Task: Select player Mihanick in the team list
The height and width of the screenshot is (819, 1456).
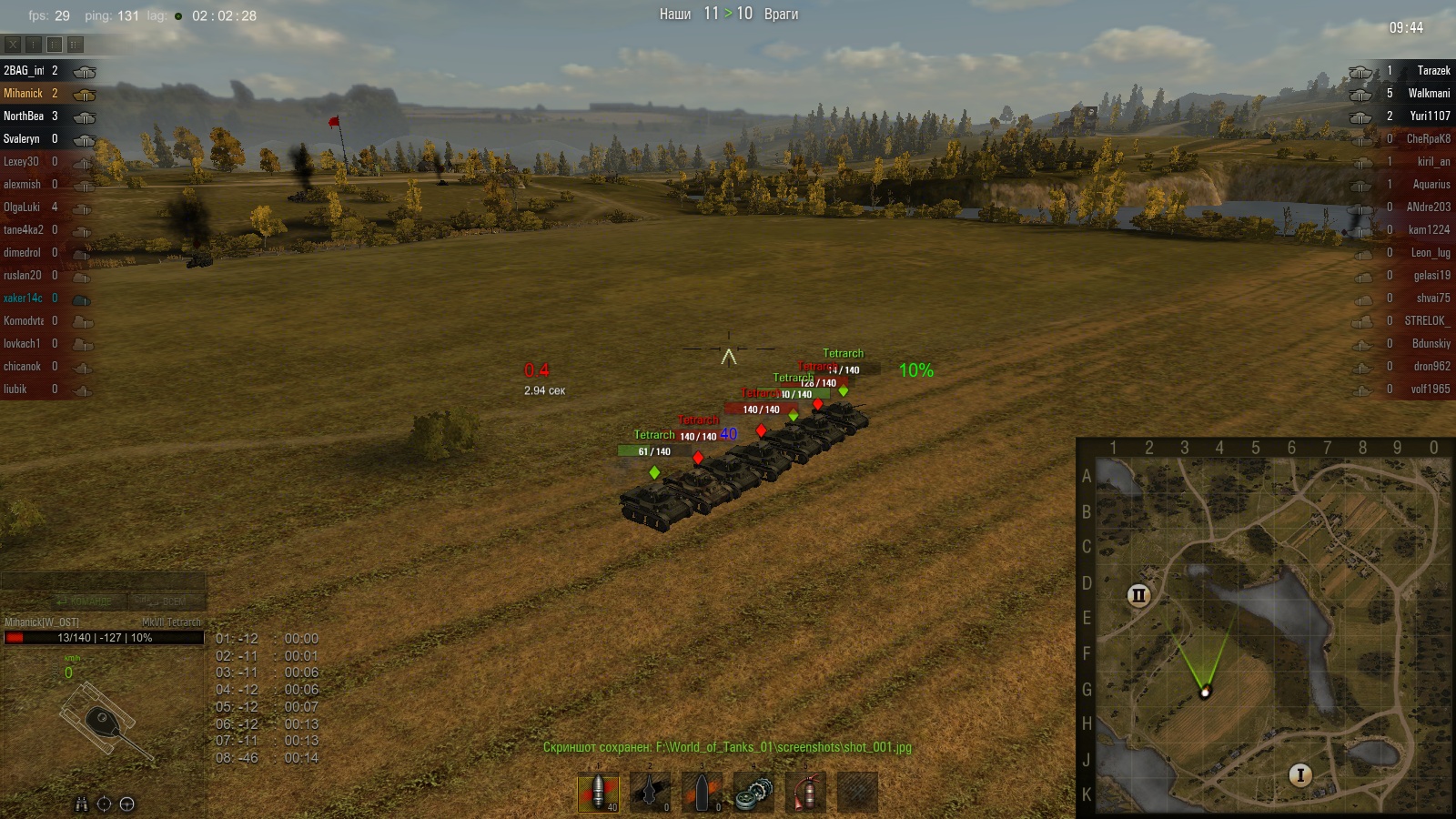Action: point(24,94)
